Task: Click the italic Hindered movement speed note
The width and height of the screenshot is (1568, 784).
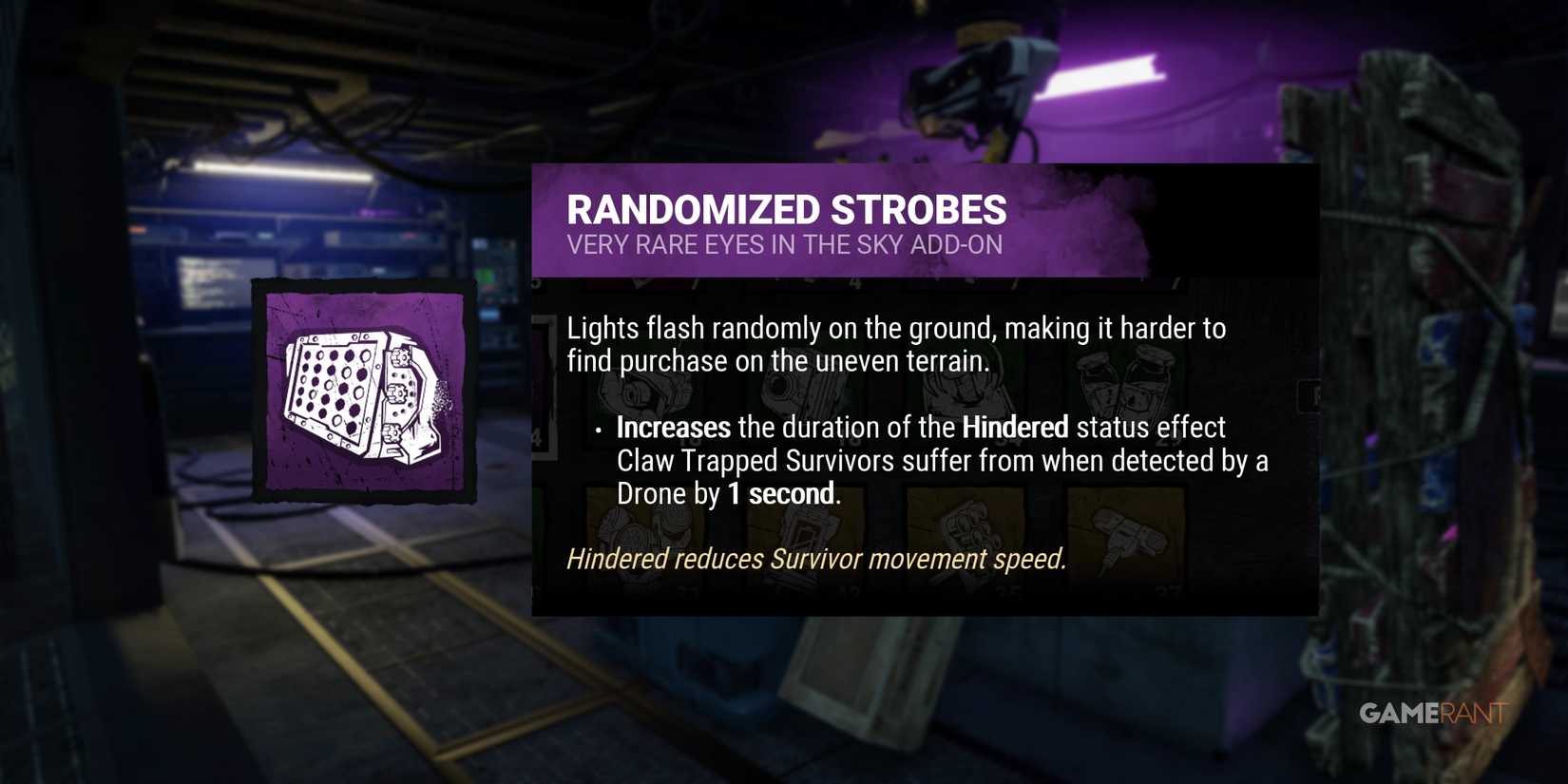Action: pyautogui.click(x=817, y=559)
